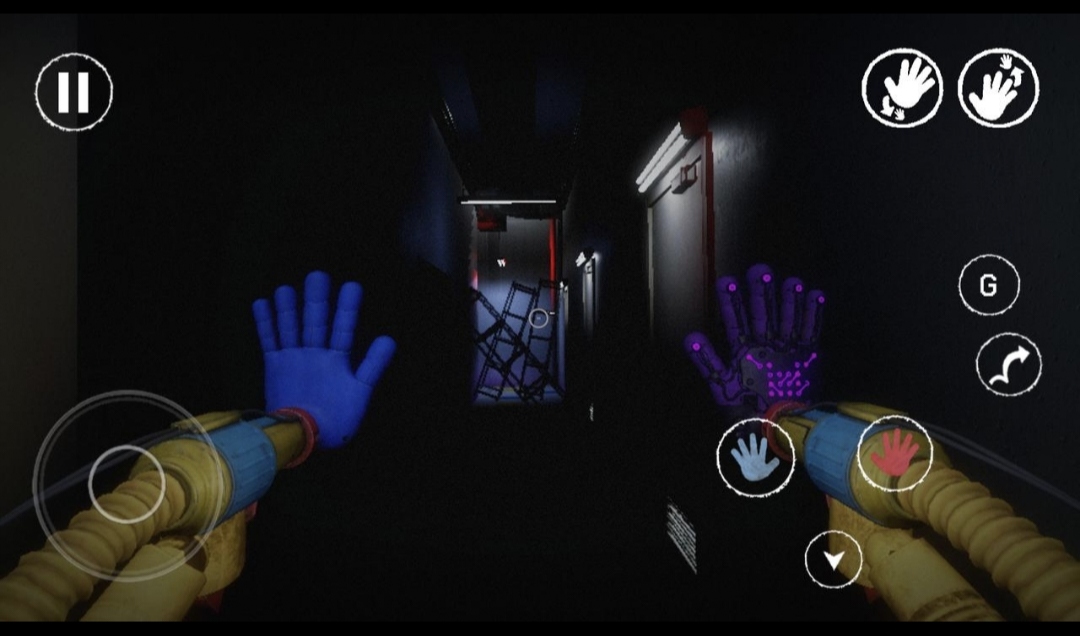Fire the red hand button
Viewport: 1080px width, 636px height.
(x=894, y=453)
